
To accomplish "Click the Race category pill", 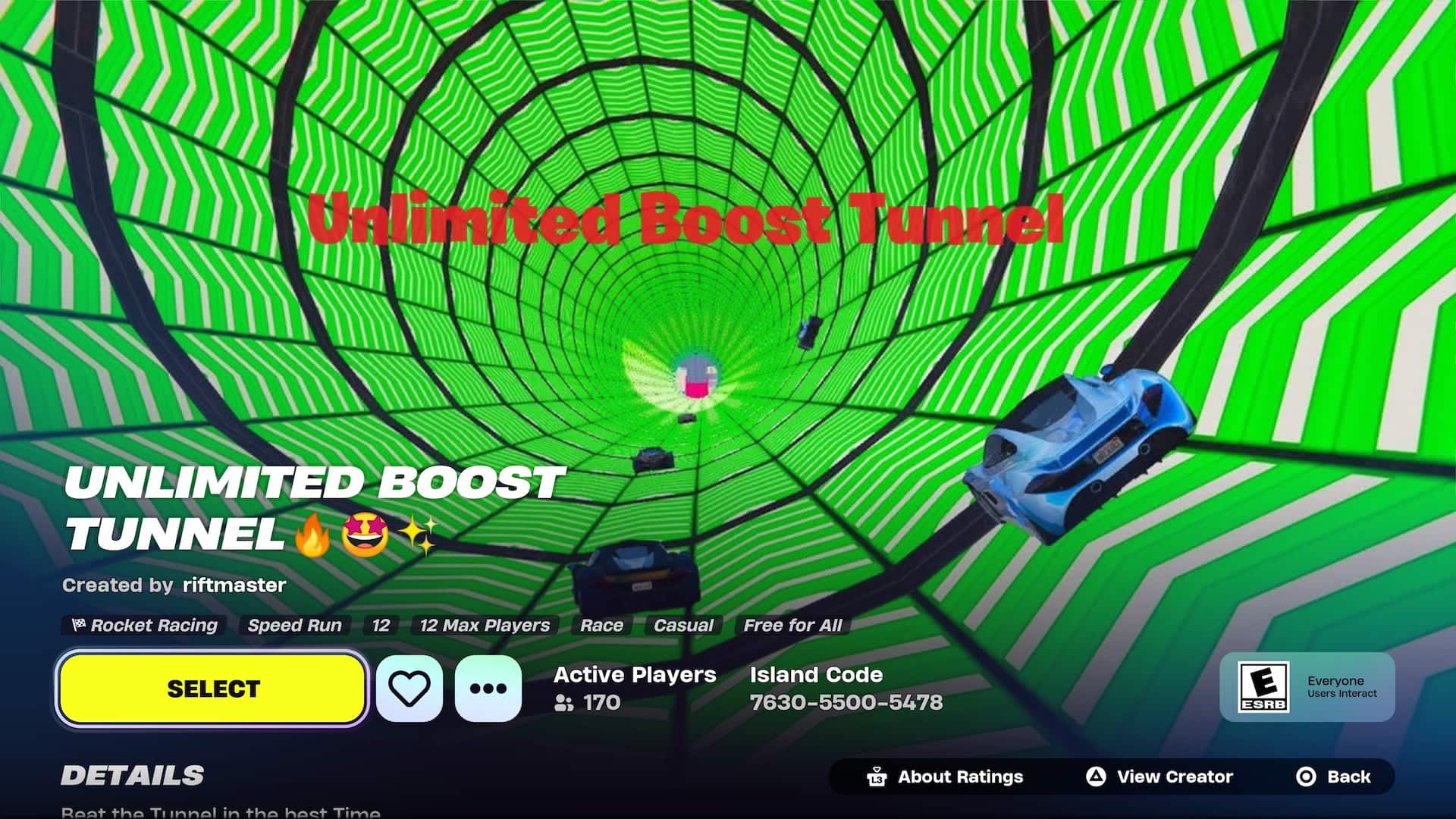I will 601,626.
